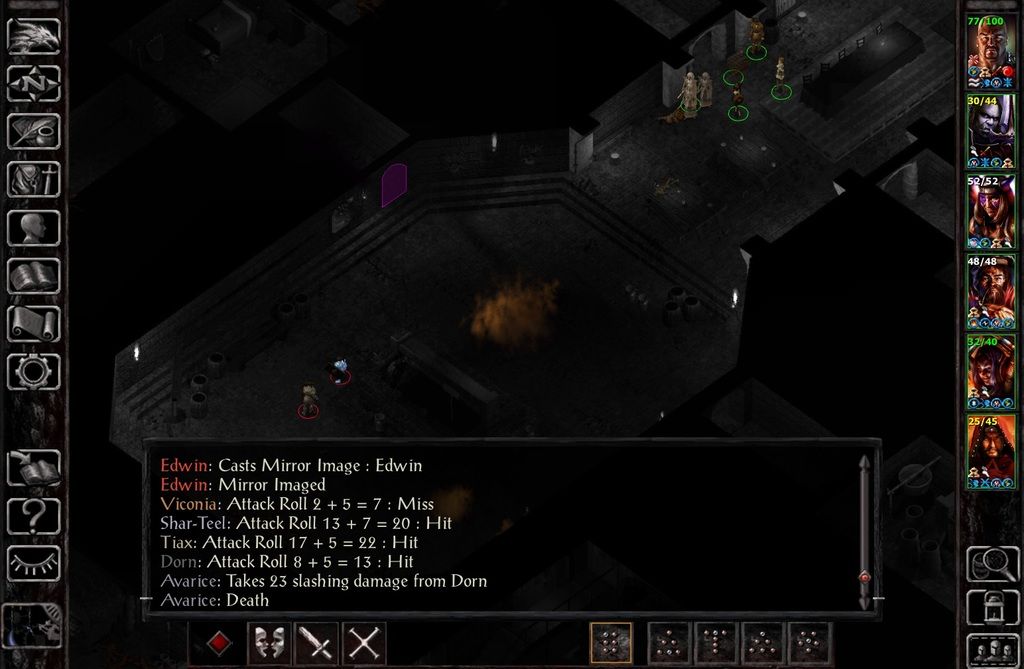
Task: Select the red-robed portrait showing 25/45 HP
Action: coord(991,451)
